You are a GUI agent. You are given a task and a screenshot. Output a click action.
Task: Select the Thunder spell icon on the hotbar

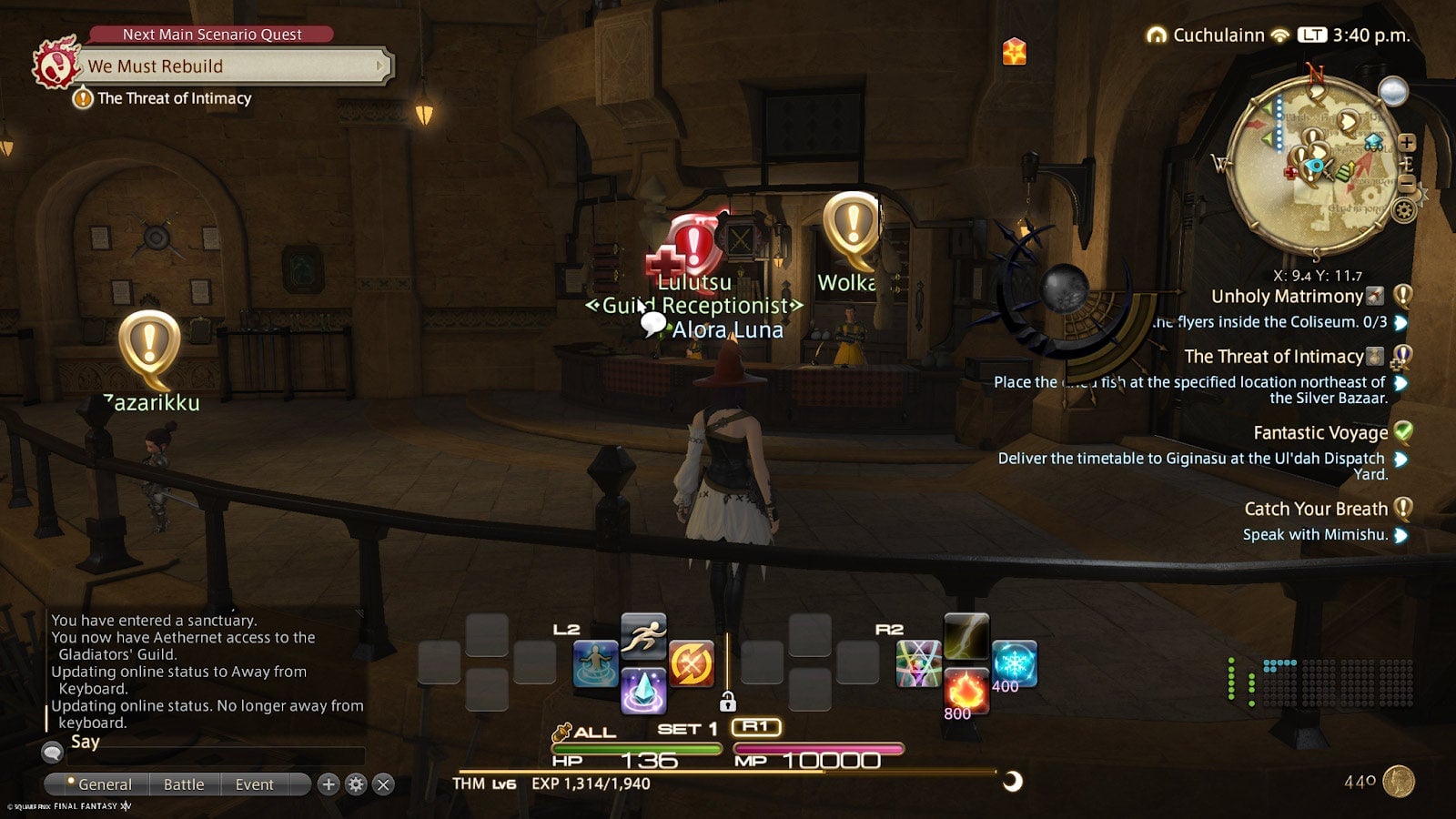pos(966,637)
